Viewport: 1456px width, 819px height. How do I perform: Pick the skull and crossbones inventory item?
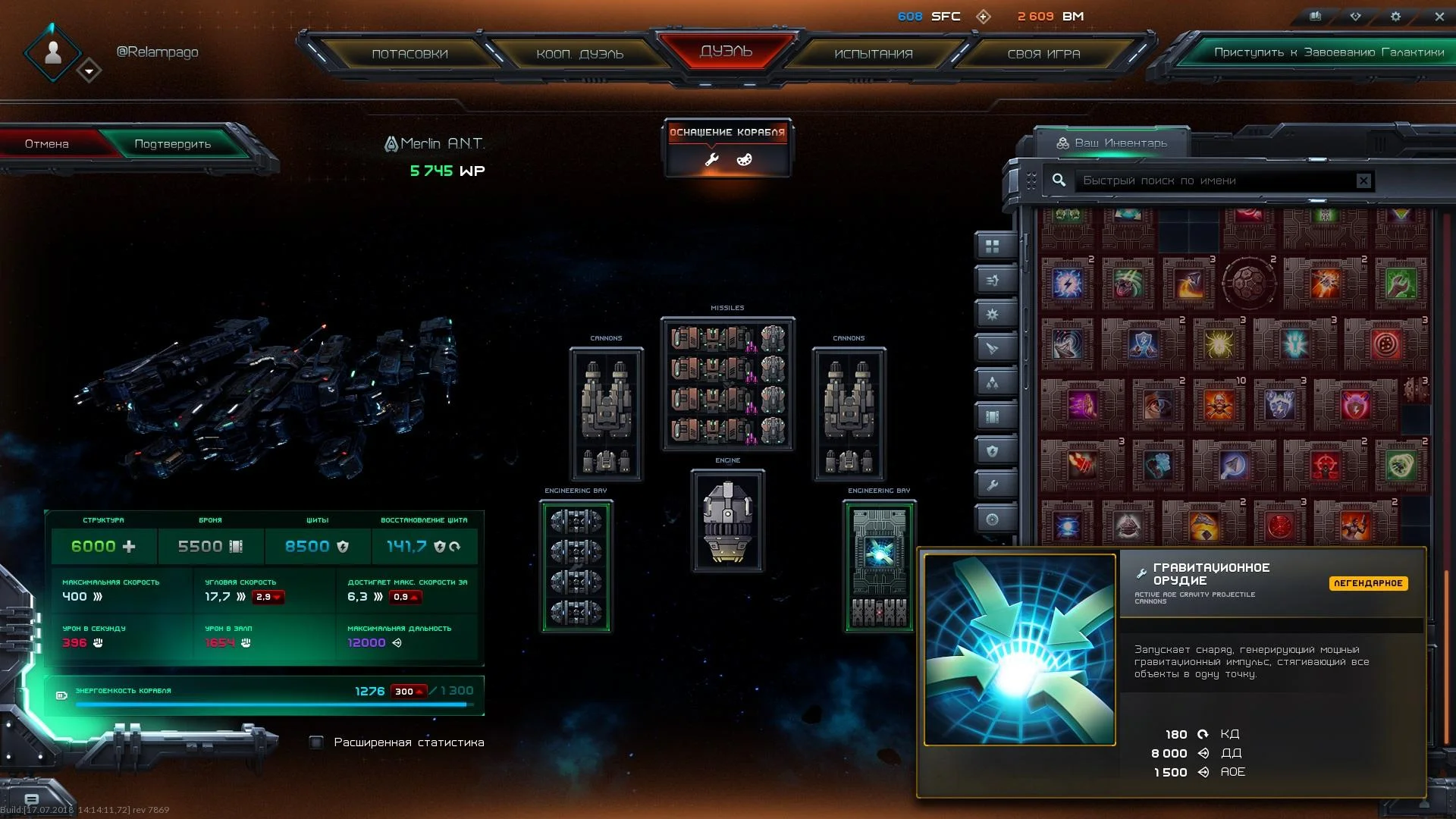tap(1219, 406)
